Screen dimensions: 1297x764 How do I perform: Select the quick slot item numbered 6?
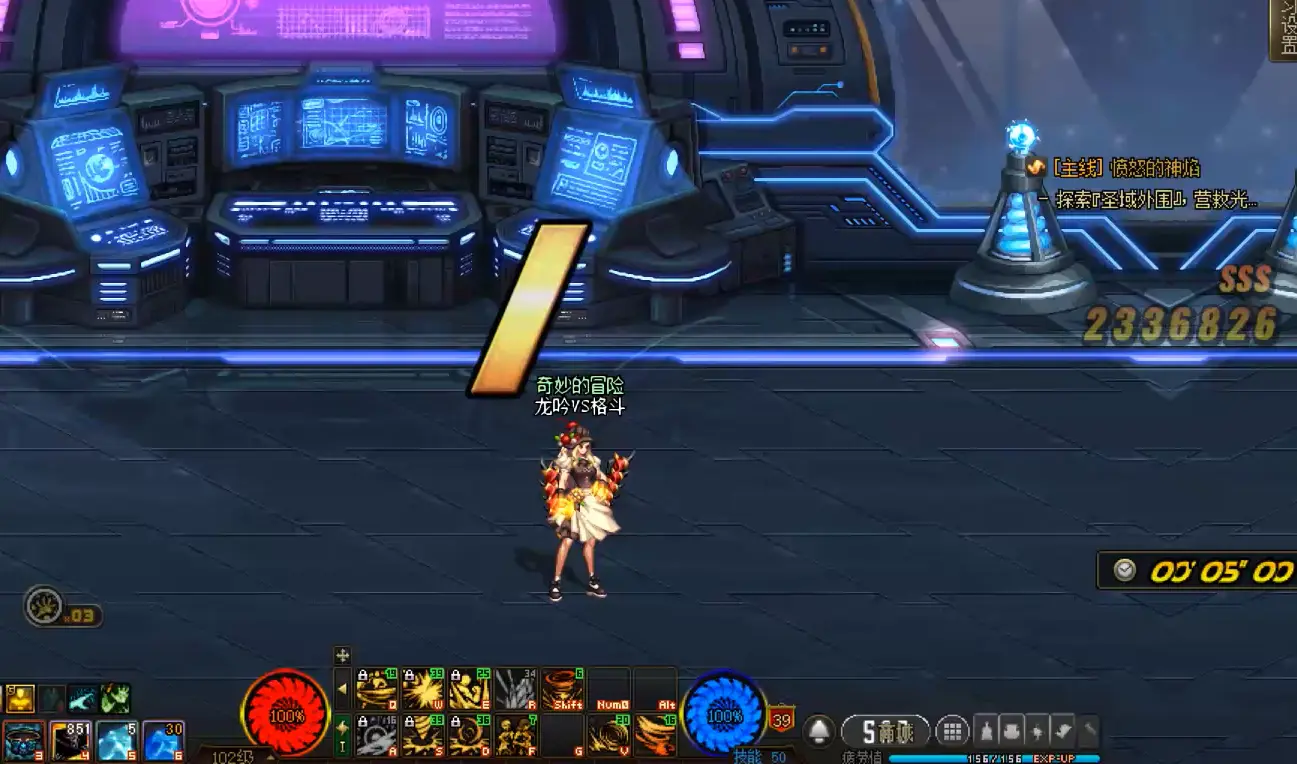click(x=163, y=742)
